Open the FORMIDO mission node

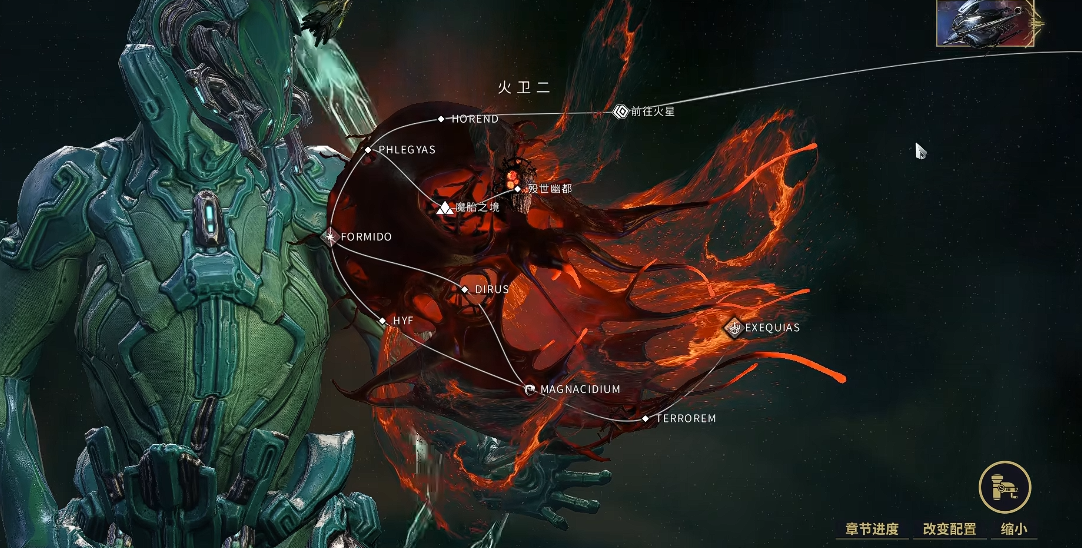331,237
